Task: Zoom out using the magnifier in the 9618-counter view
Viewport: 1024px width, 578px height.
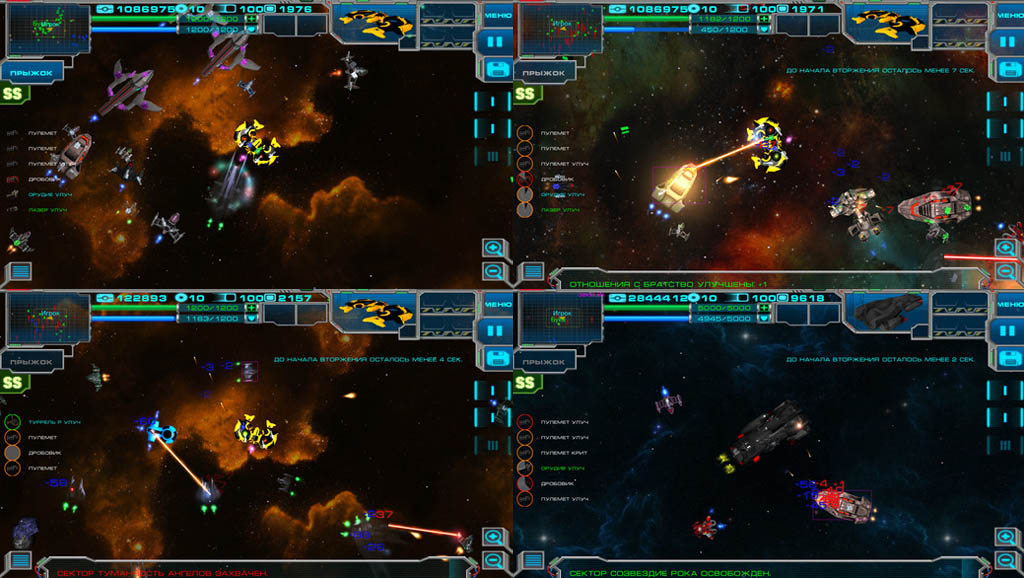Action: point(1006,561)
